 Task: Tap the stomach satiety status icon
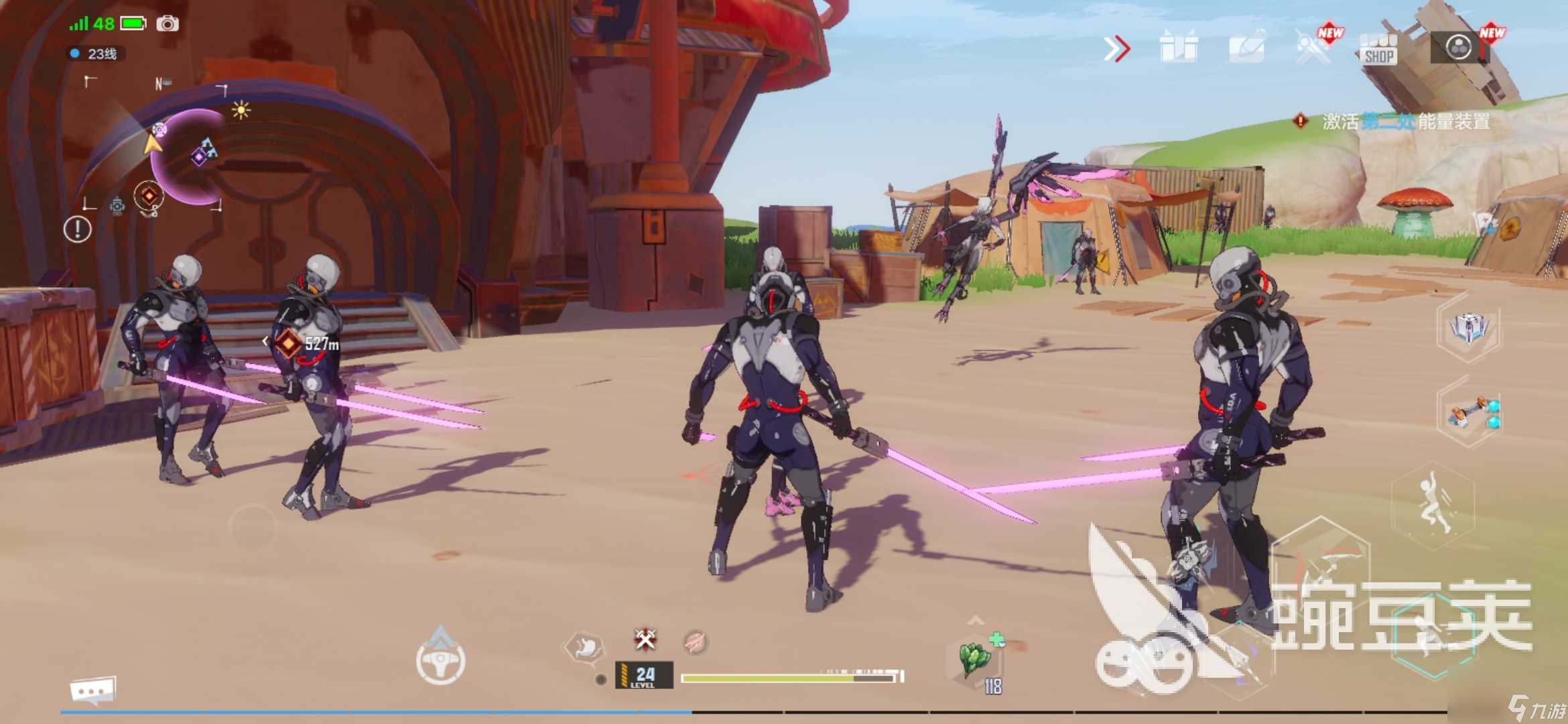coord(584,647)
